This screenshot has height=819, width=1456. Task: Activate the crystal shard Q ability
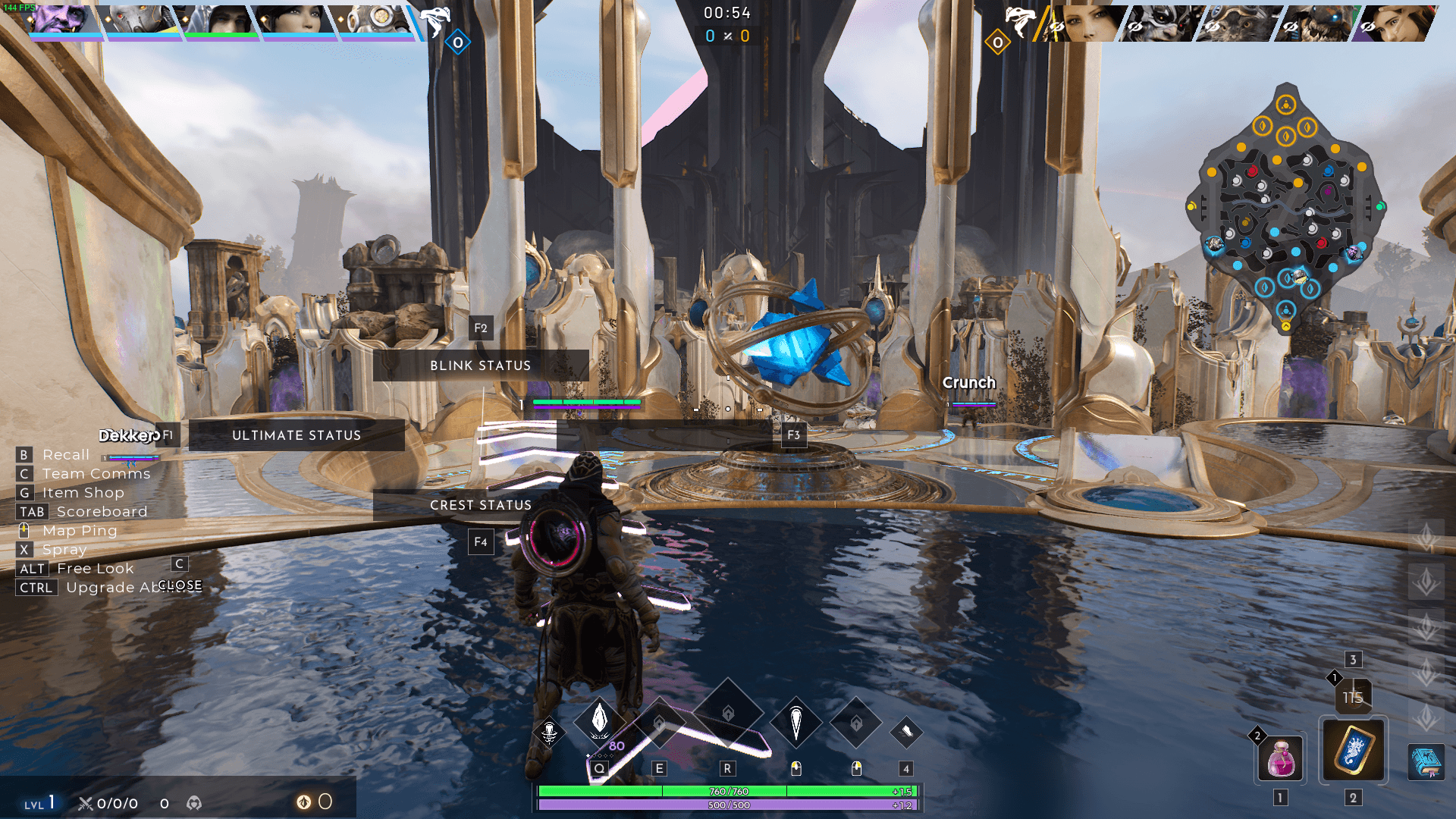pos(600,719)
